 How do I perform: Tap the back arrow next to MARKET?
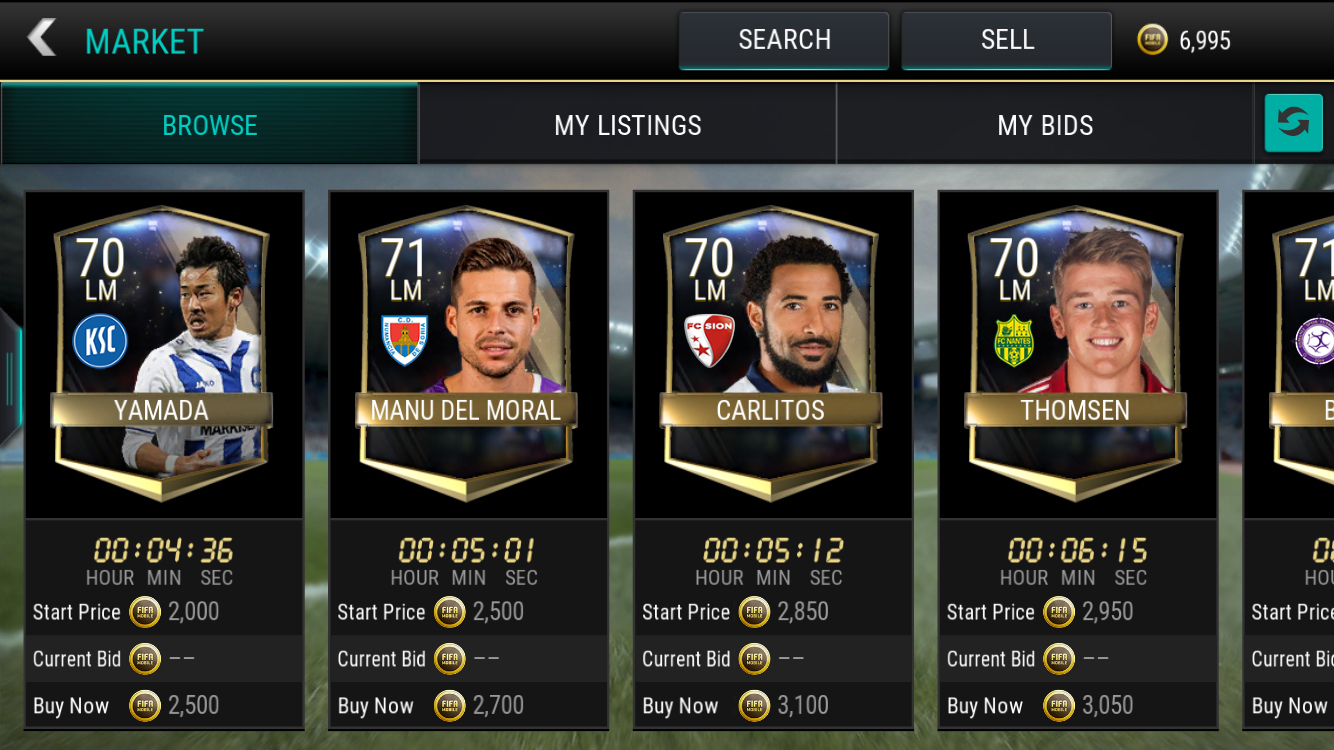40,38
